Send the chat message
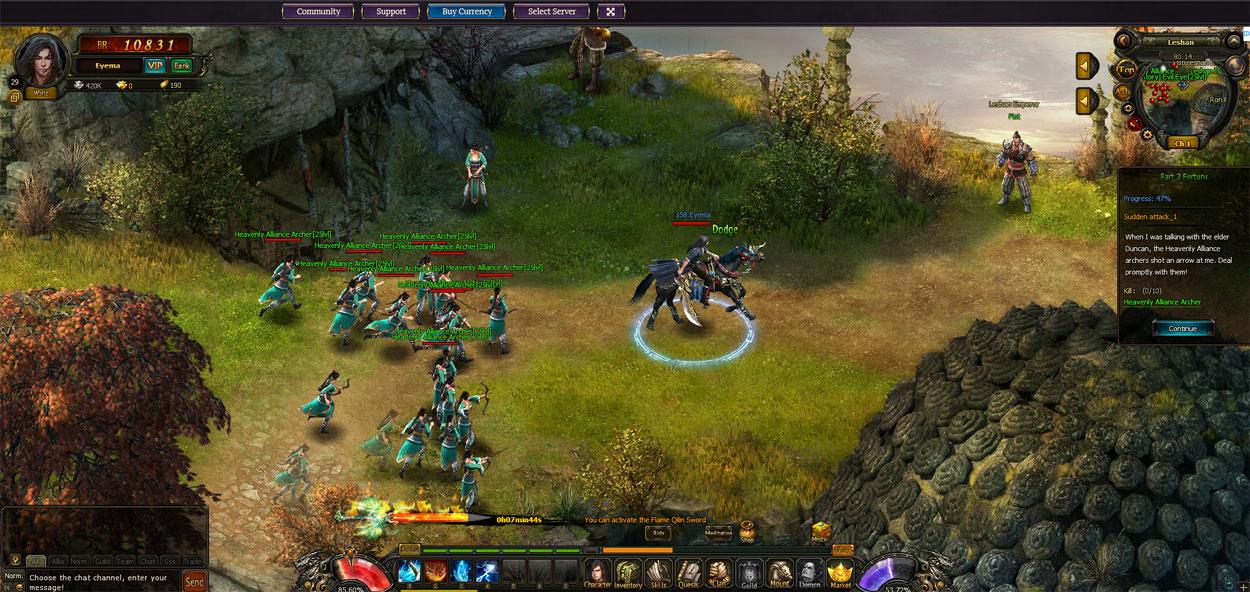The width and height of the screenshot is (1250, 592). 195,581
